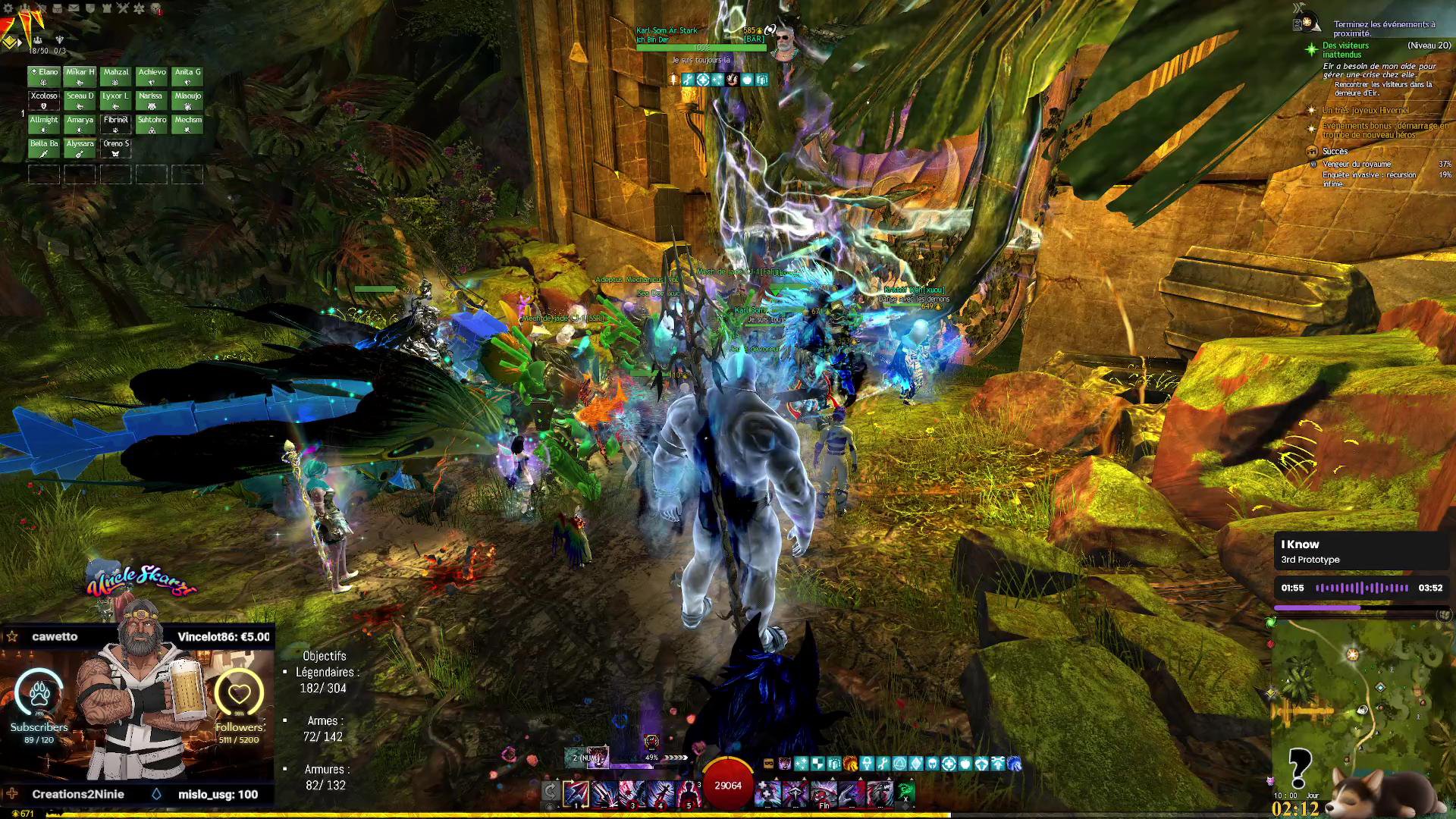The height and width of the screenshot is (819, 1456).
Task: Open the crossed swords PvP icon
Action: (122, 8)
